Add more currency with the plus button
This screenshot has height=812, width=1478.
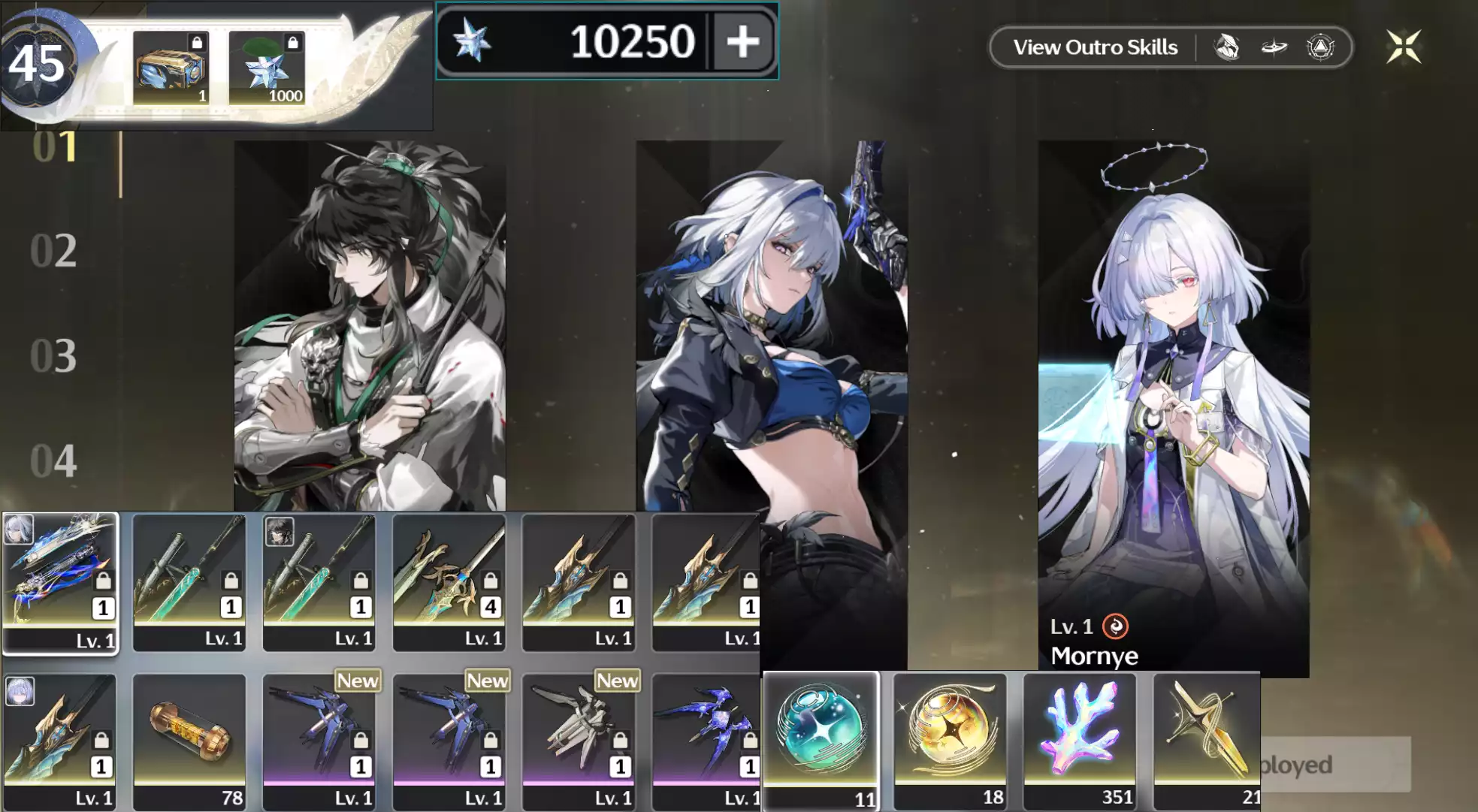(x=742, y=41)
